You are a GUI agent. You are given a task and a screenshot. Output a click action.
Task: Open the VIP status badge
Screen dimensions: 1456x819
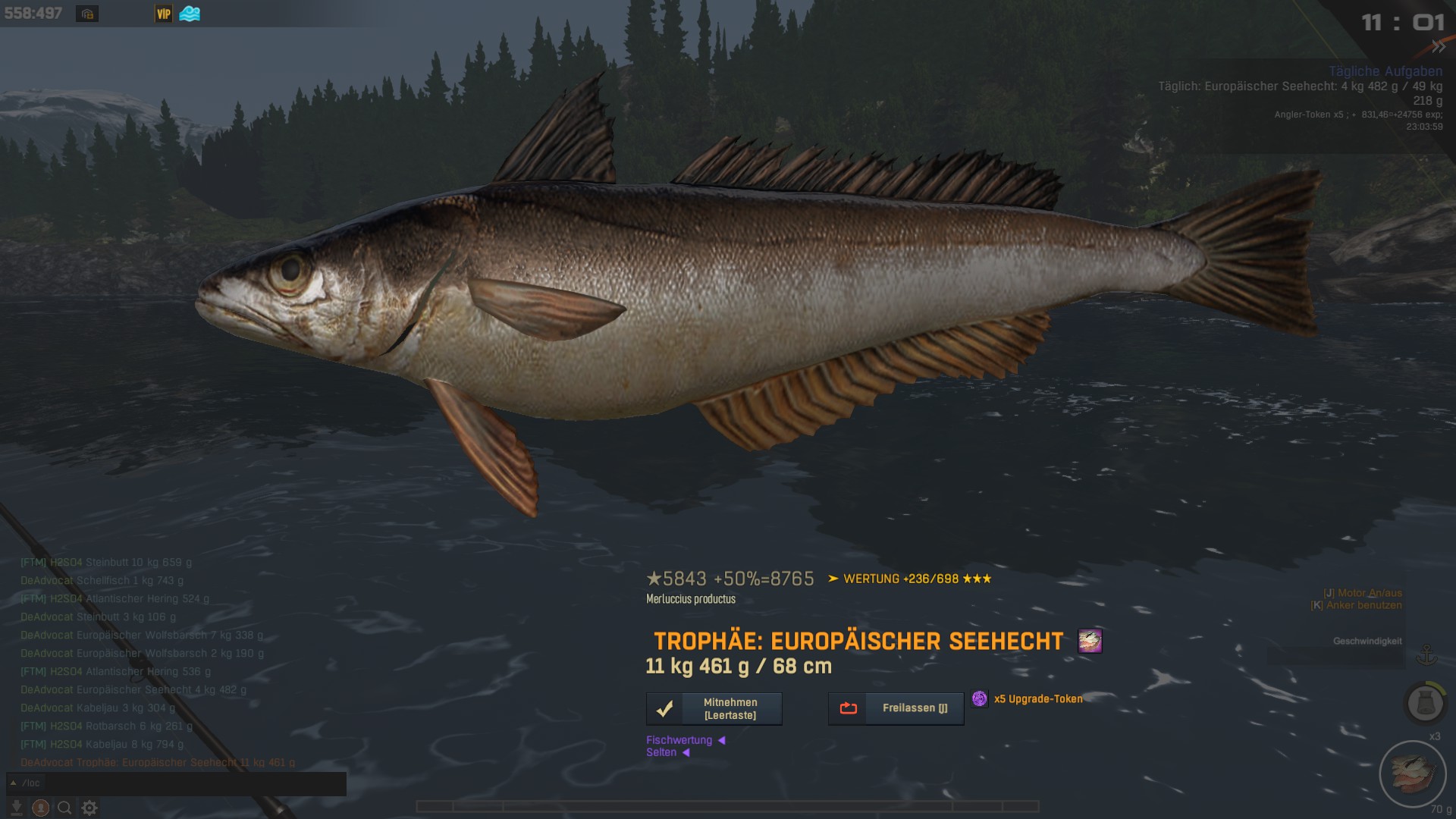164,14
